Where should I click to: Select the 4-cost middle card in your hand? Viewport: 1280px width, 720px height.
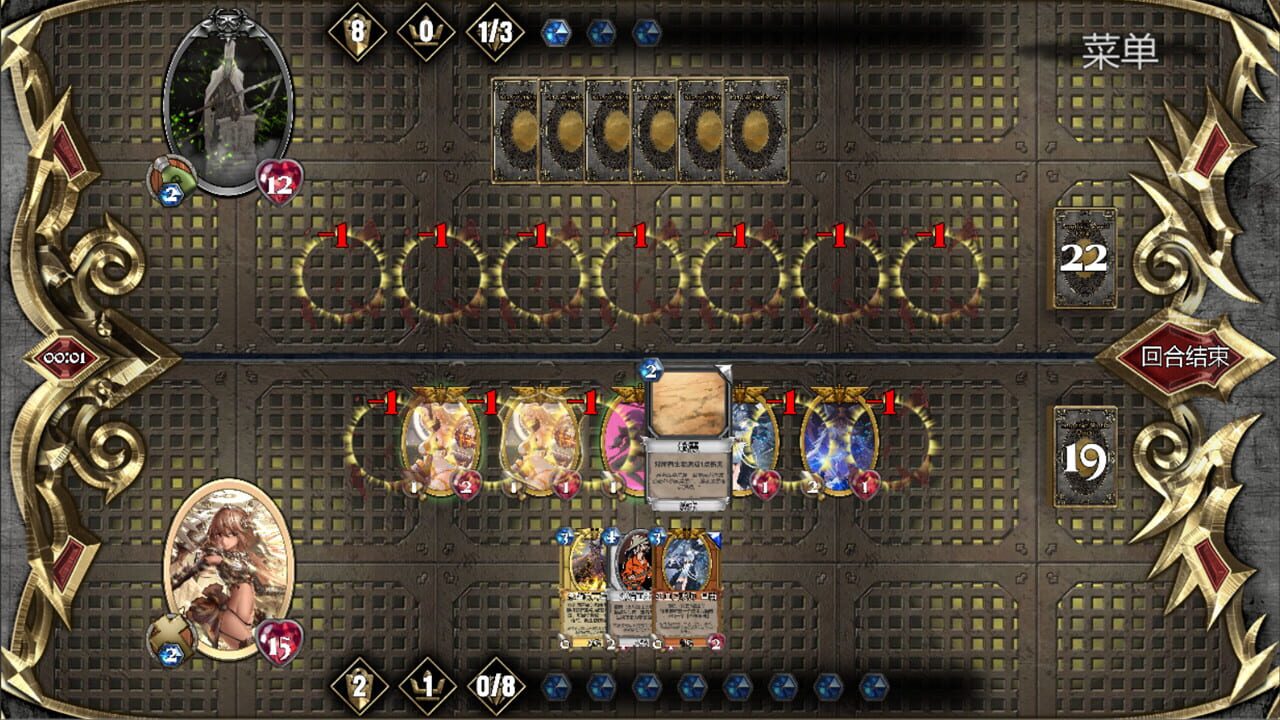click(x=633, y=588)
